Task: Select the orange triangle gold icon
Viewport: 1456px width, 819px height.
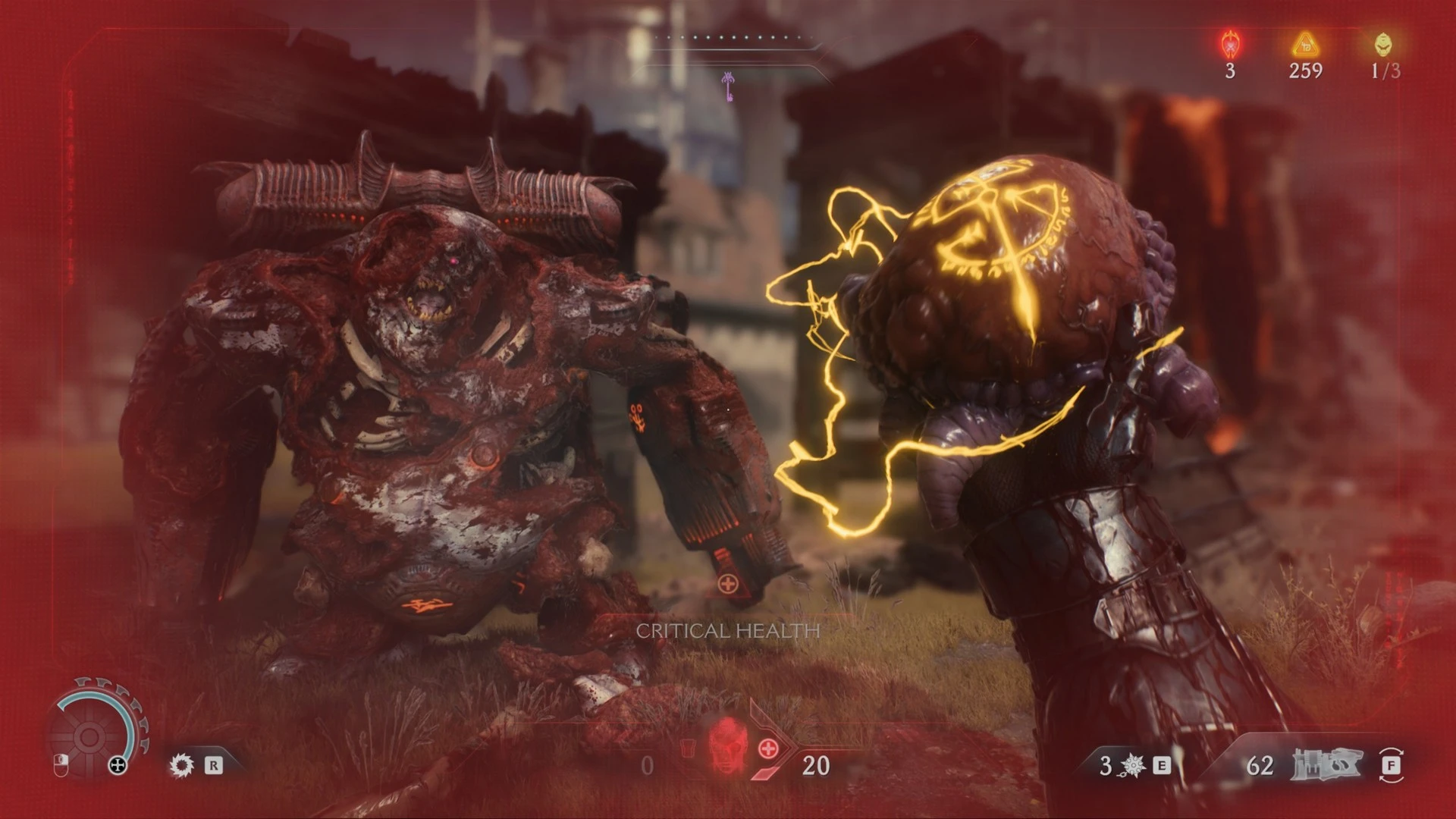Action: pyautogui.click(x=1306, y=45)
